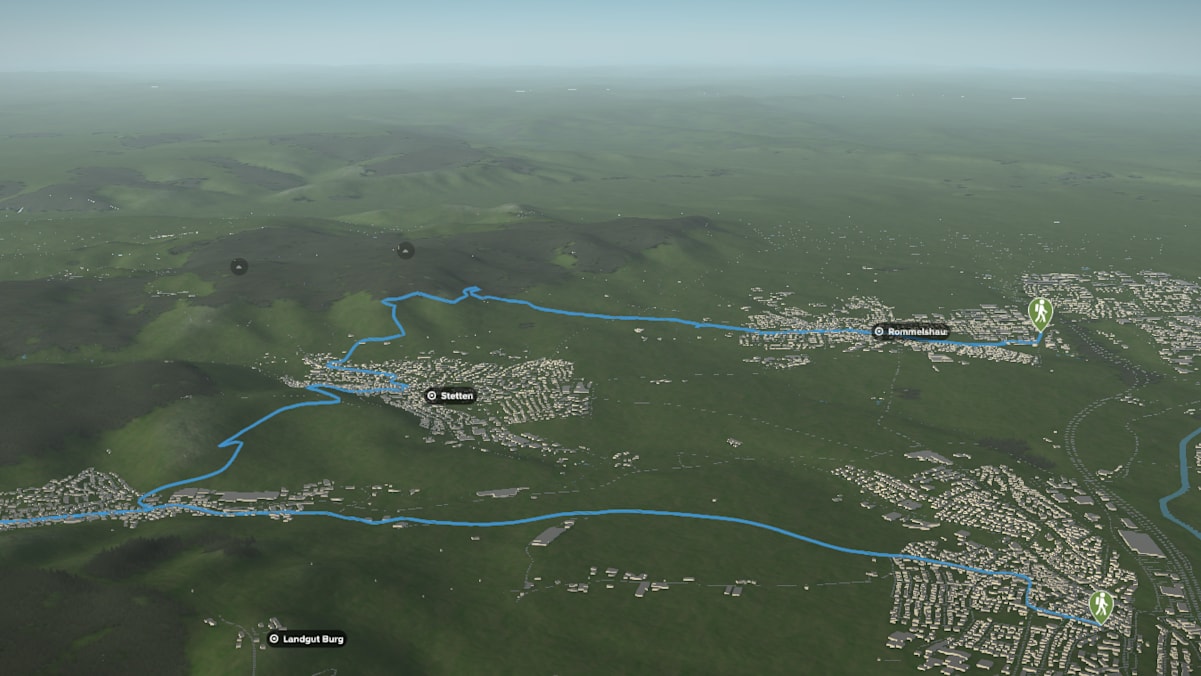
Task: Select the hiker pin beside Rommelshausen label
Action: [1040, 313]
